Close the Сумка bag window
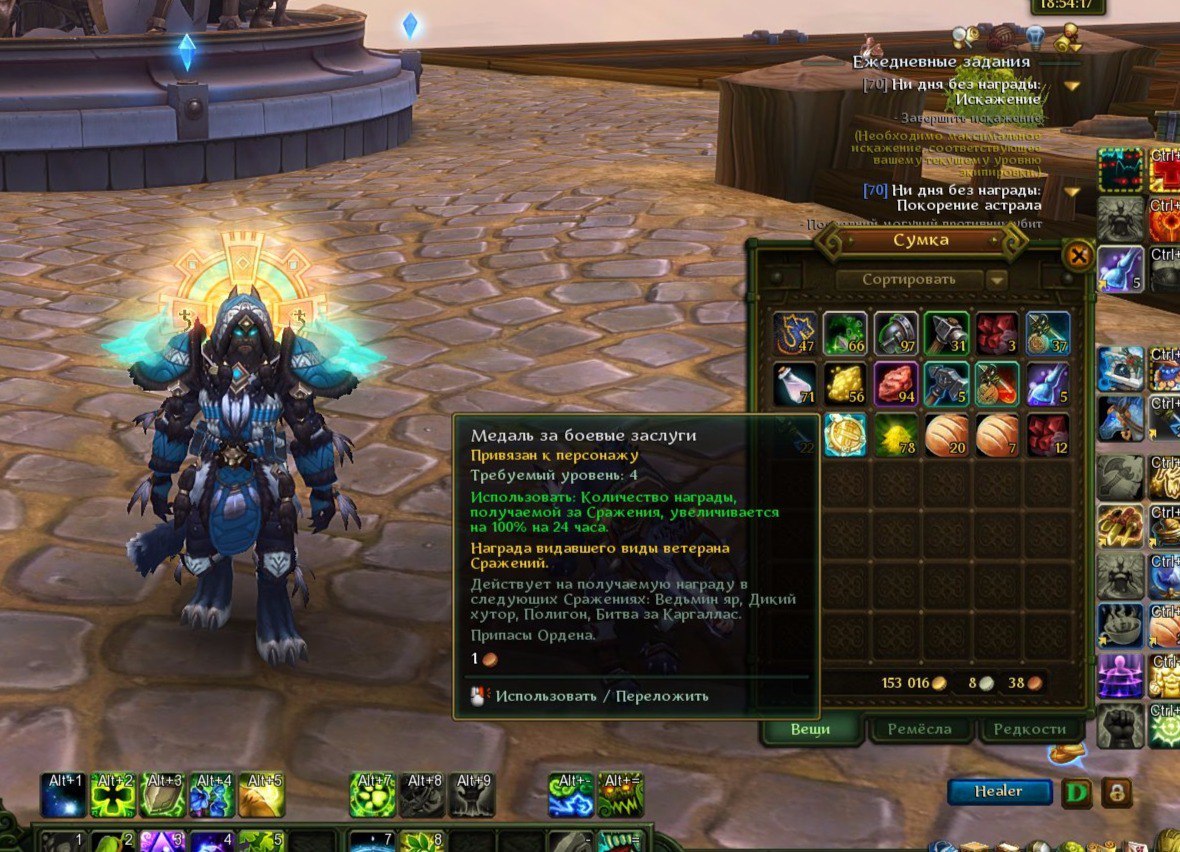Screen dimensions: 1180x852 (1078, 257)
